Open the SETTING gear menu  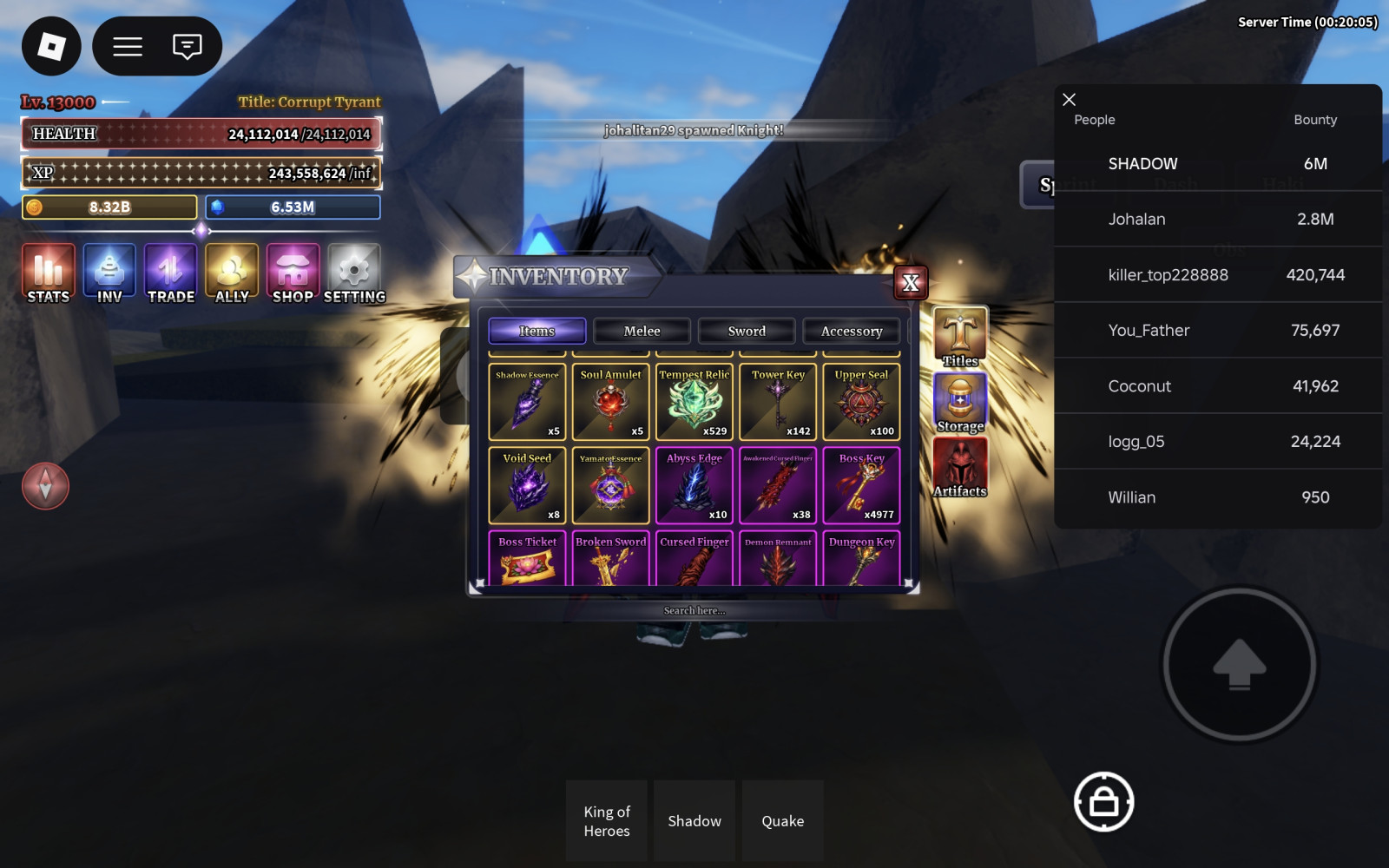coord(354,273)
